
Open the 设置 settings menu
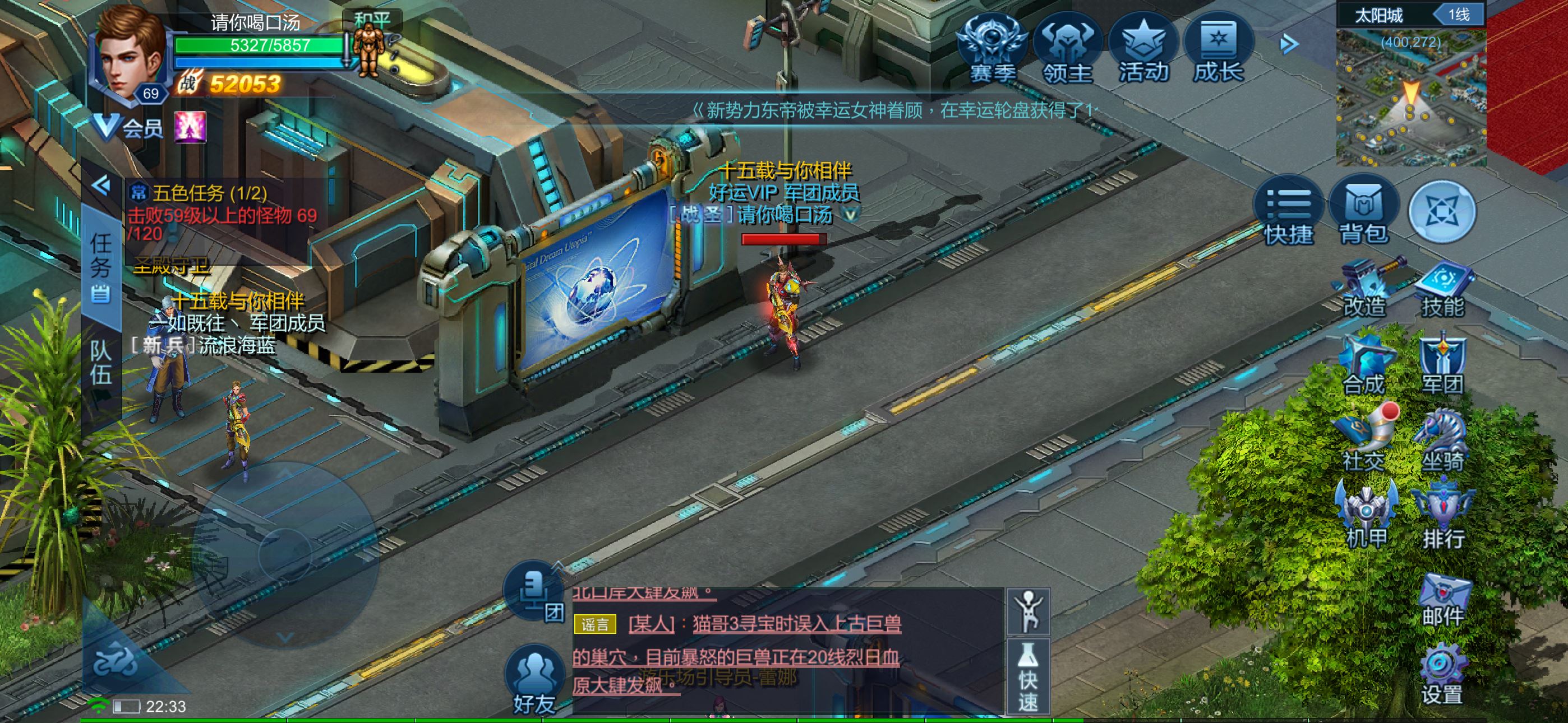1441,676
